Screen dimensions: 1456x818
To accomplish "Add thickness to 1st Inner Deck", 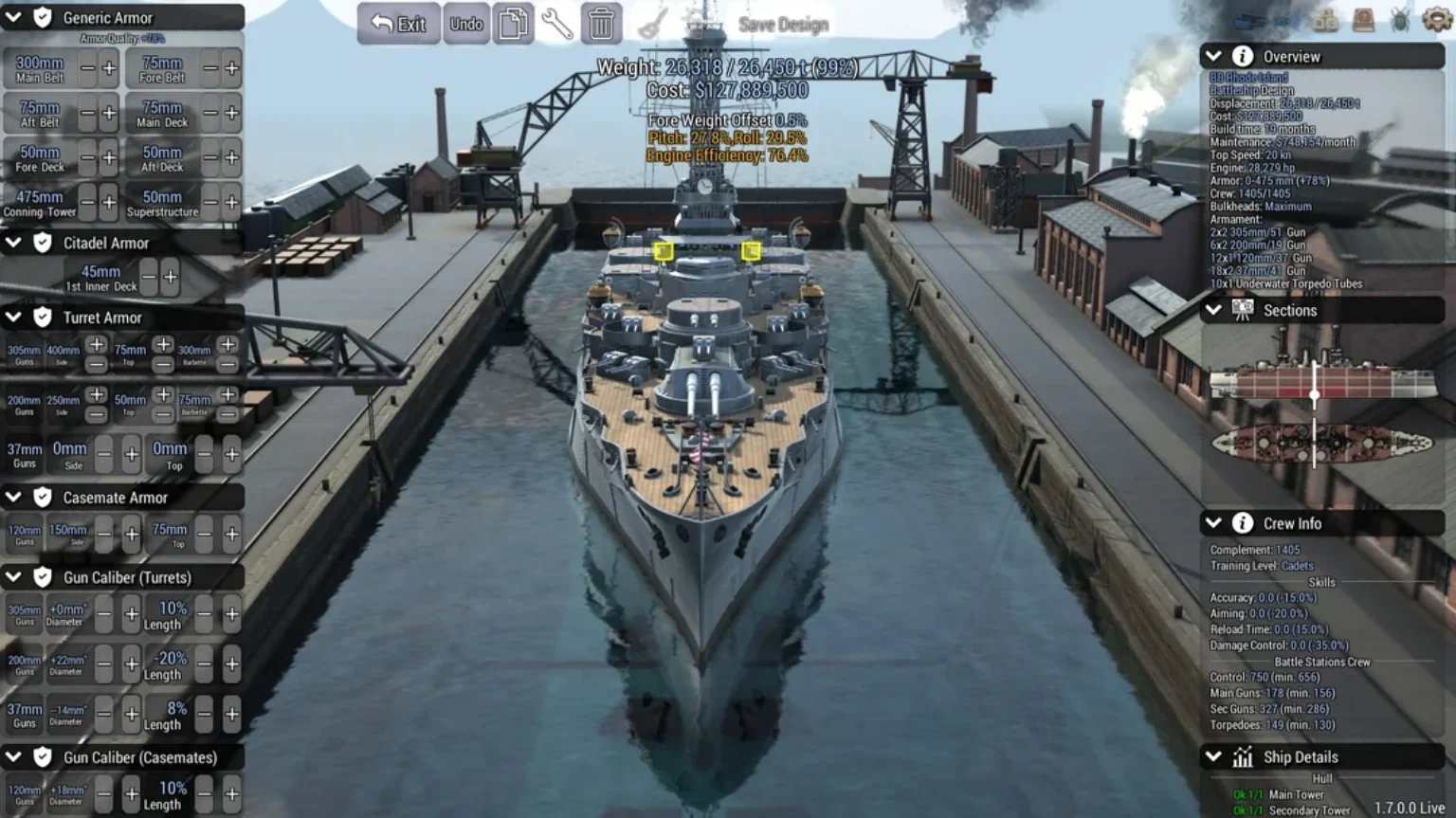I will 170,277.
